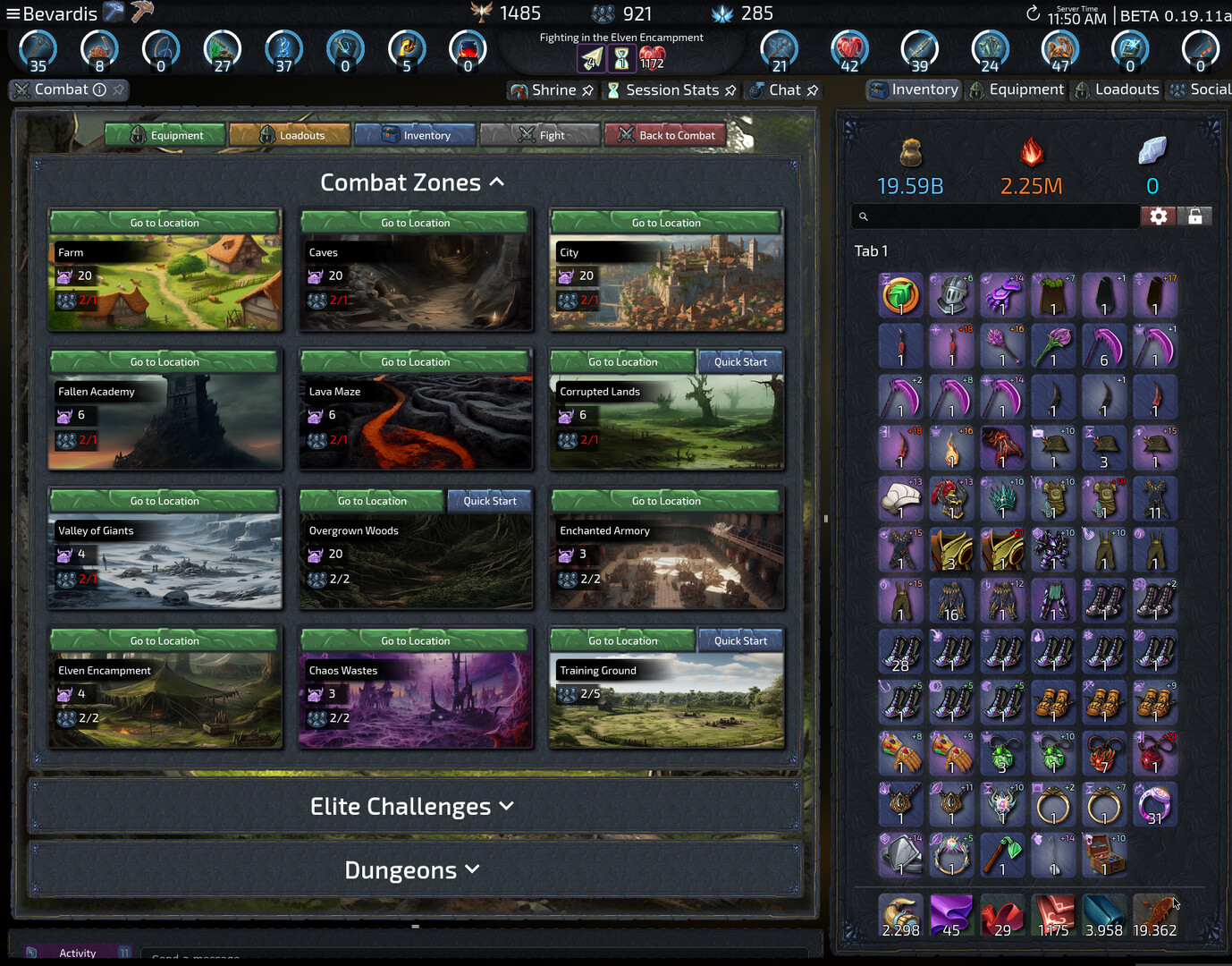The width and height of the screenshot is (1232, 966).
Task: Toggle the inventory lock icon
Action: click(1195, 216)
